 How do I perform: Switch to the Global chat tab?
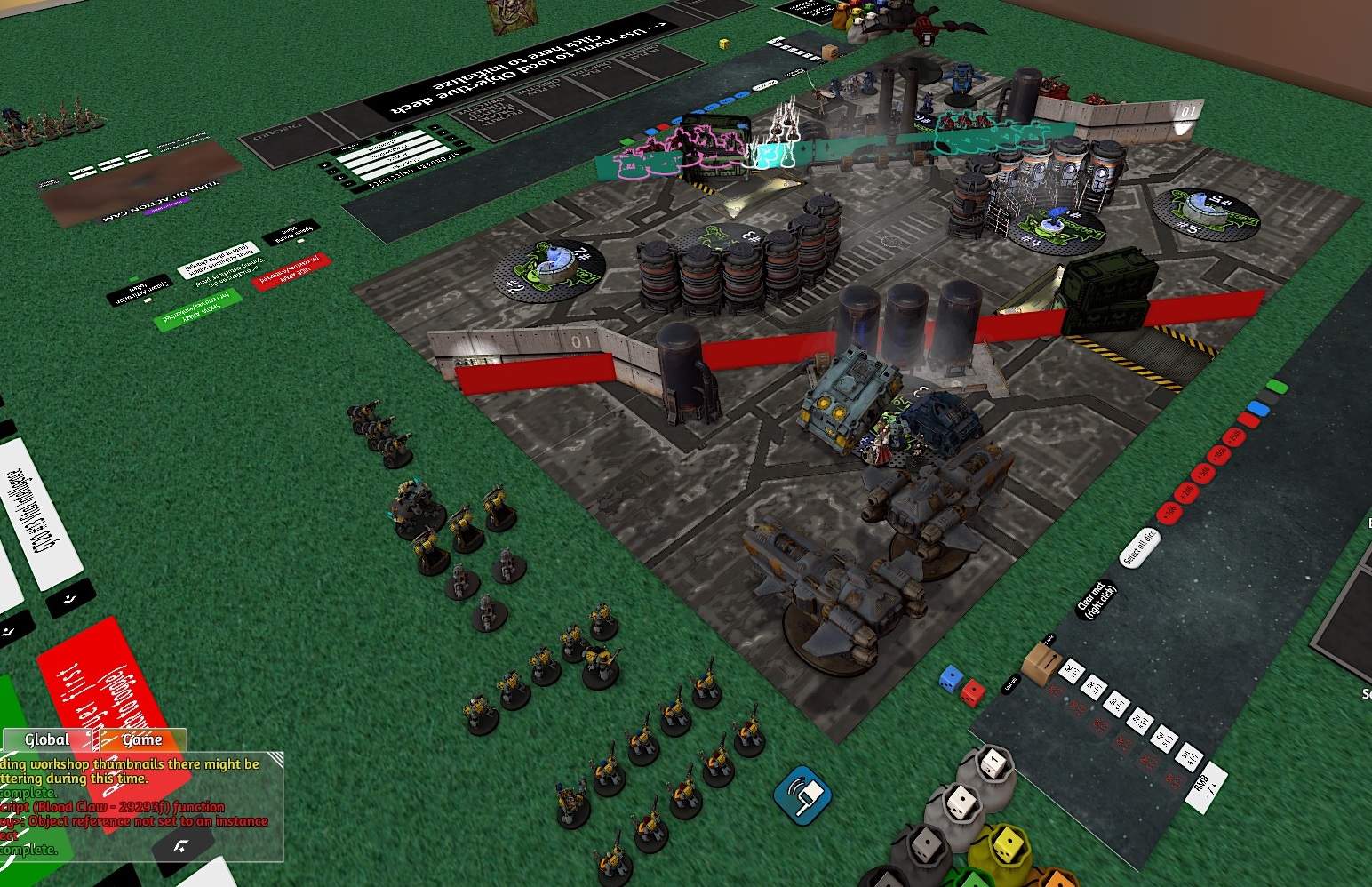pos(47,739)
